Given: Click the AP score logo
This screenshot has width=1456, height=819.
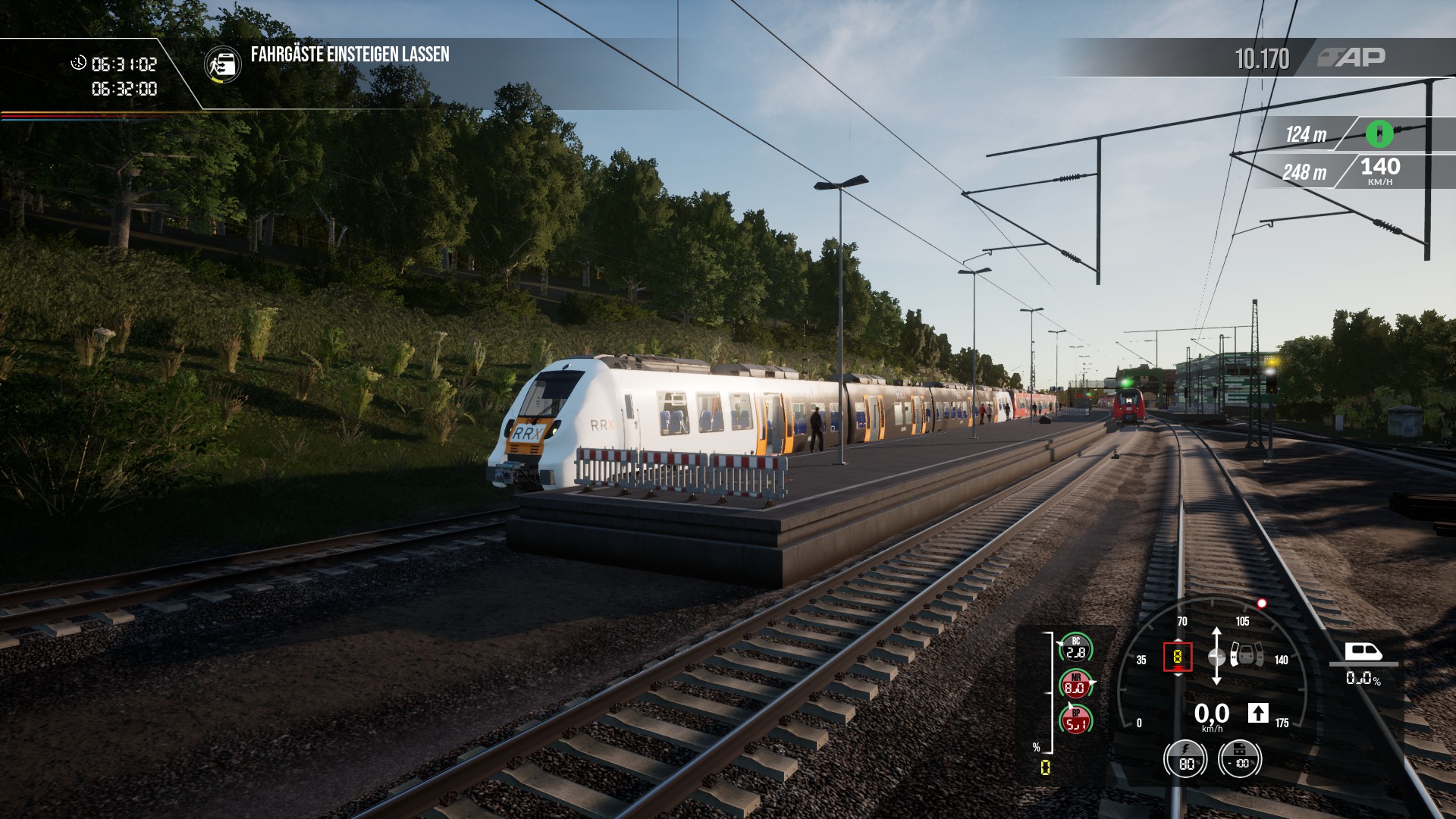Looking at the screenshot, I should pos(1351,58).
